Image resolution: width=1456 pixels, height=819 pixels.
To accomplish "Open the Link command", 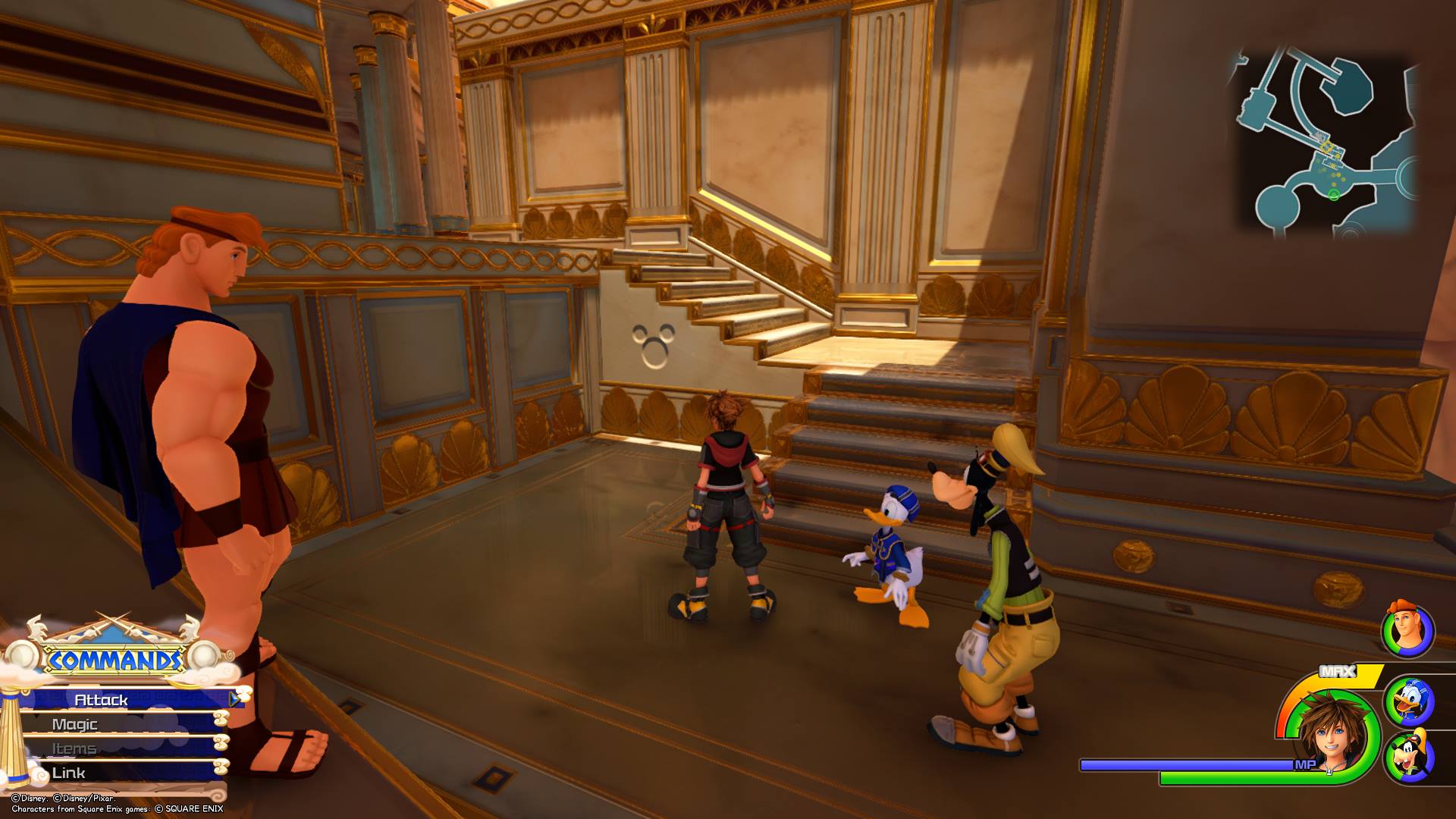I will click(69, 773).
